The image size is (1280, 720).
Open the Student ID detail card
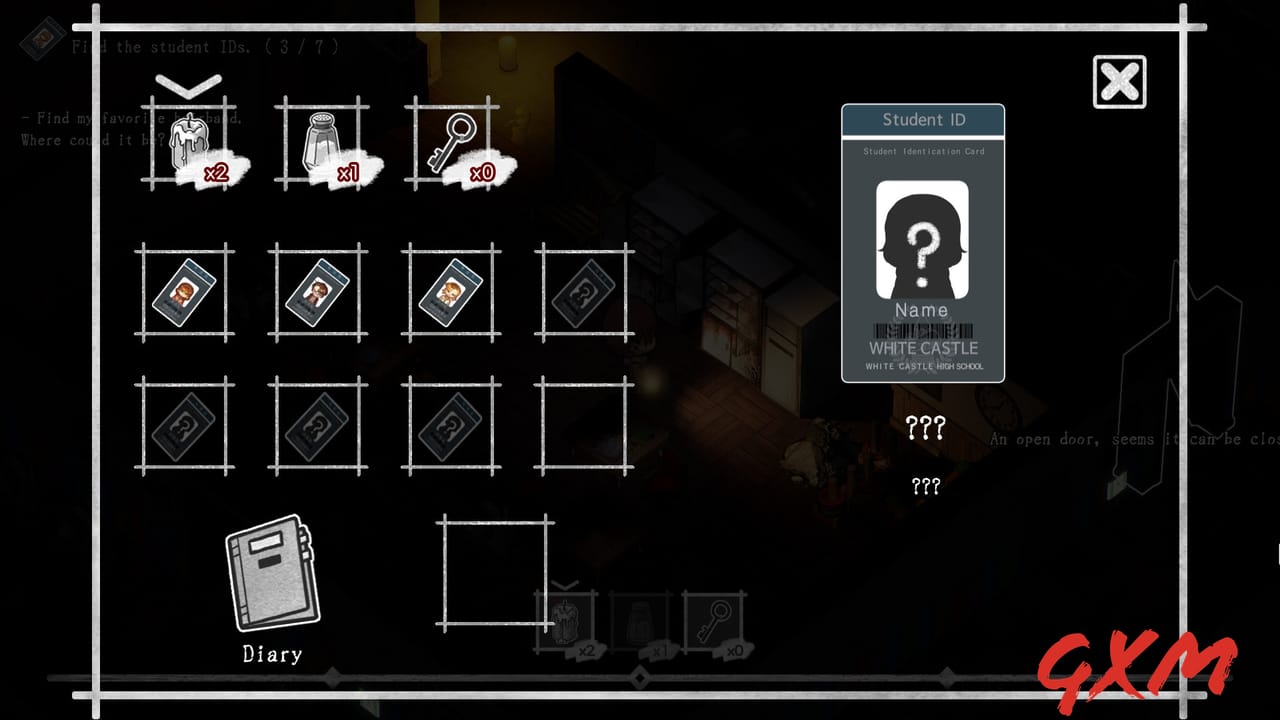point(922,243)
